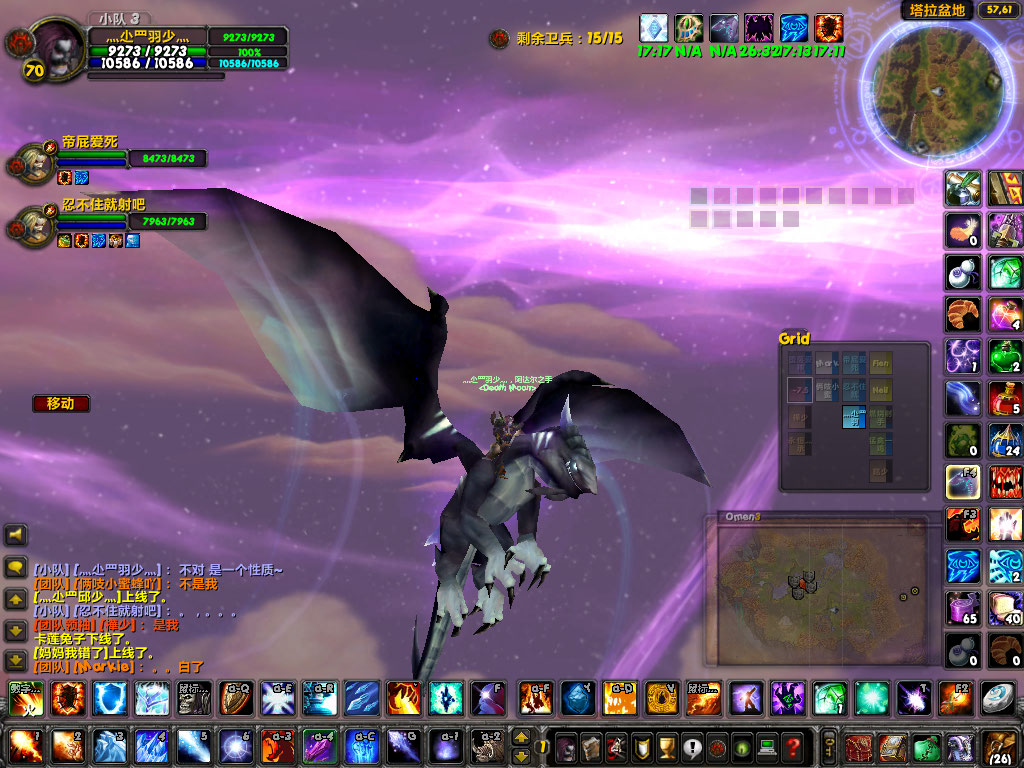
Task: Select party member 帝屁爱死's portrait
Action: [32, 163]
